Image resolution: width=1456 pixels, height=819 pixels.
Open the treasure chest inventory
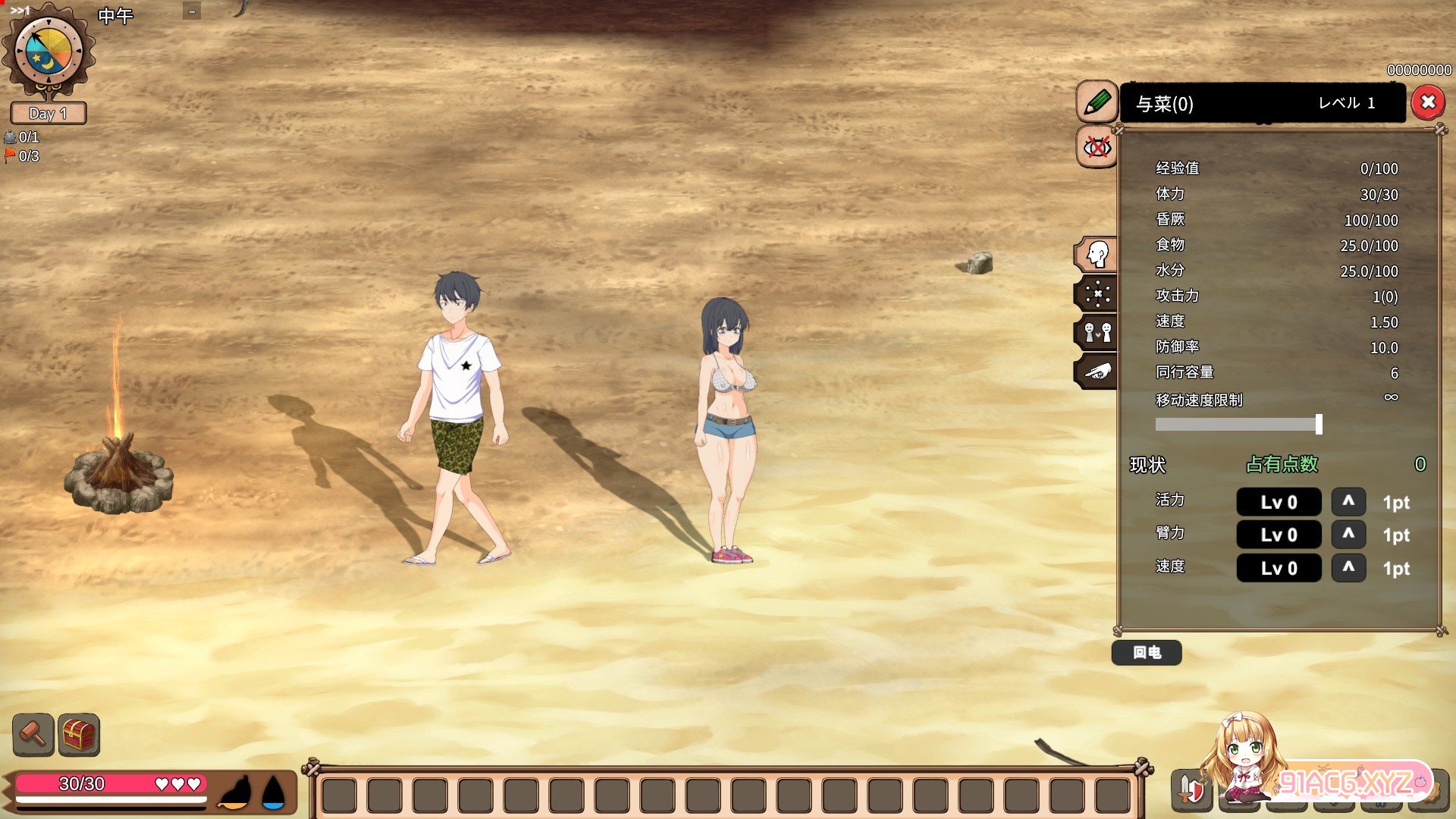[x=79, y=734]
